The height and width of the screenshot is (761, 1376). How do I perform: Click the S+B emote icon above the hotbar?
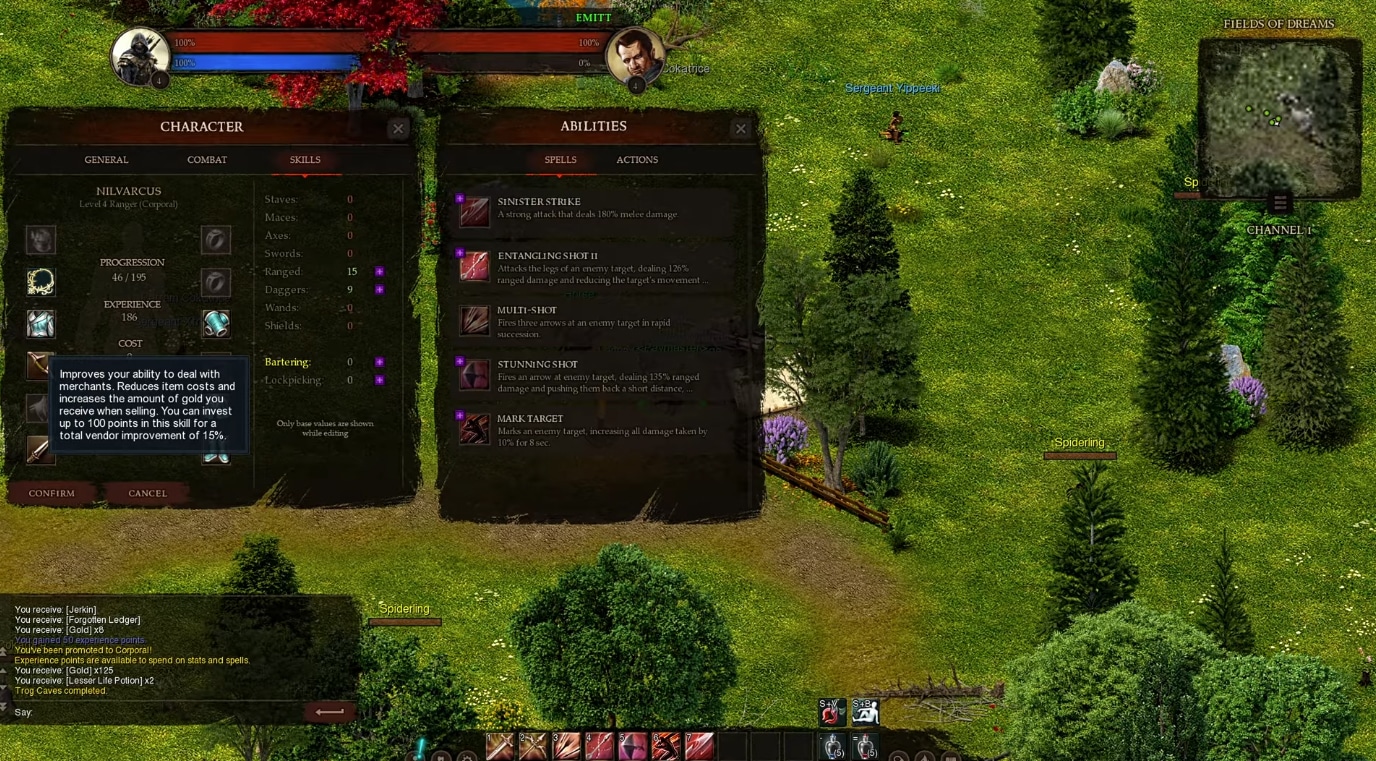coord(866,712)
